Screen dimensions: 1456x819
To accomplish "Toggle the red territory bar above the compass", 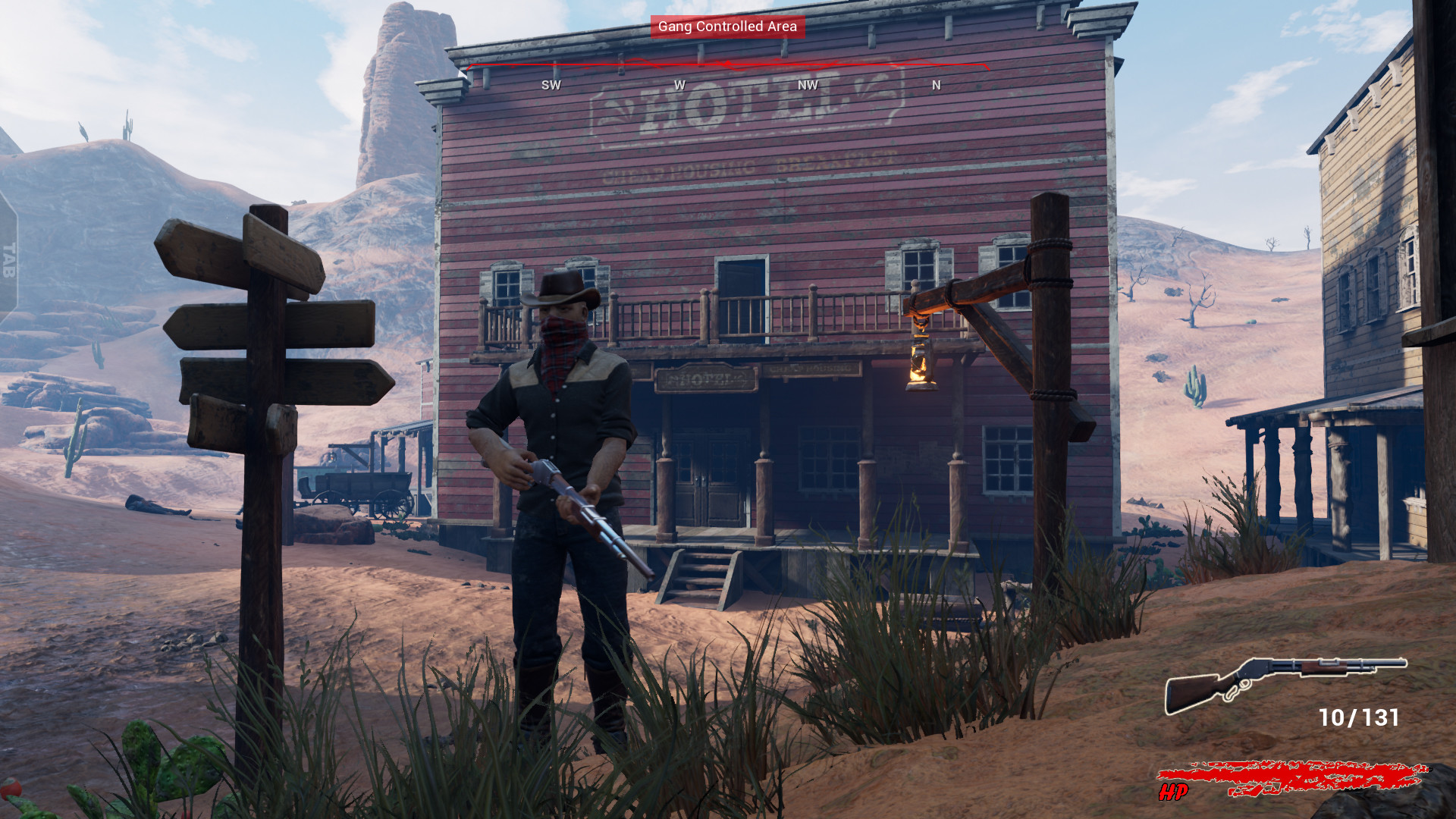I will coord(728,67).
